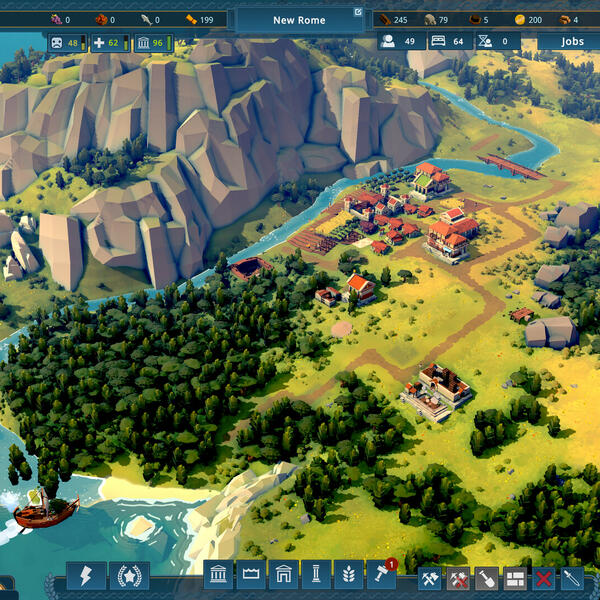The image size is (600, 600).
Task: Open the temple building category
Action: (219, 575)
